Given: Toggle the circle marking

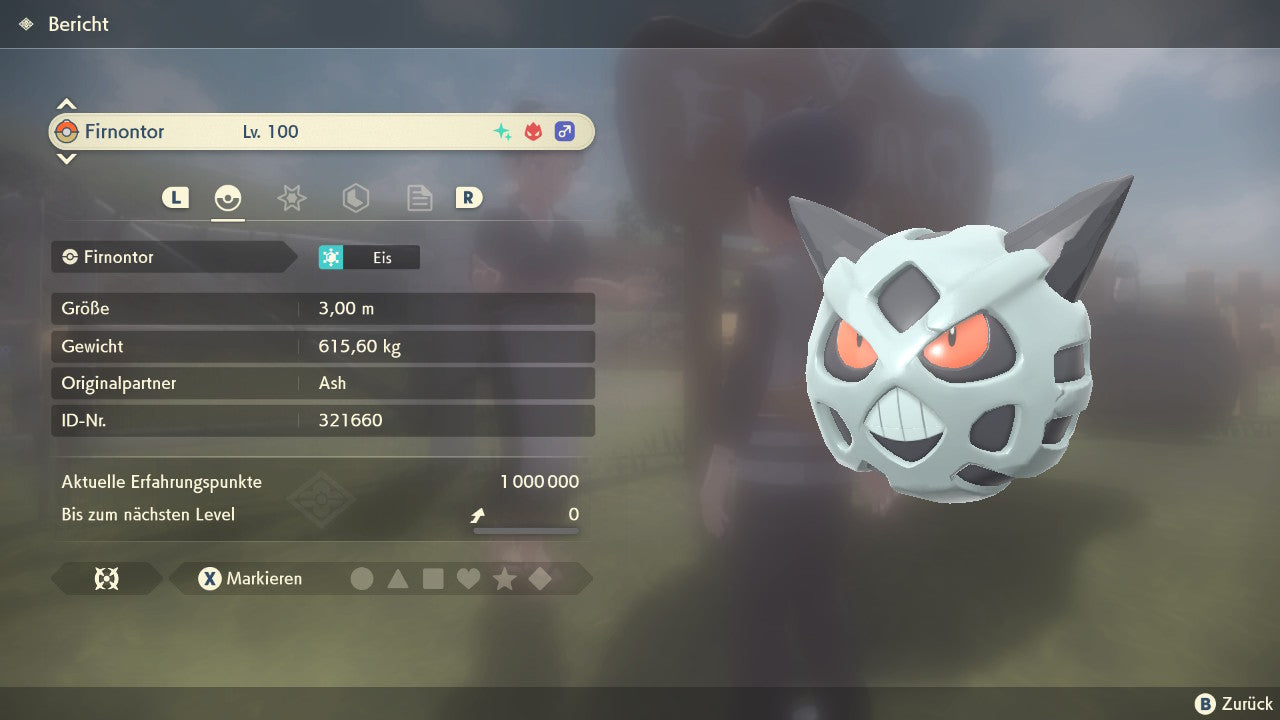Looking at the screenshot, I should [362, 579].
